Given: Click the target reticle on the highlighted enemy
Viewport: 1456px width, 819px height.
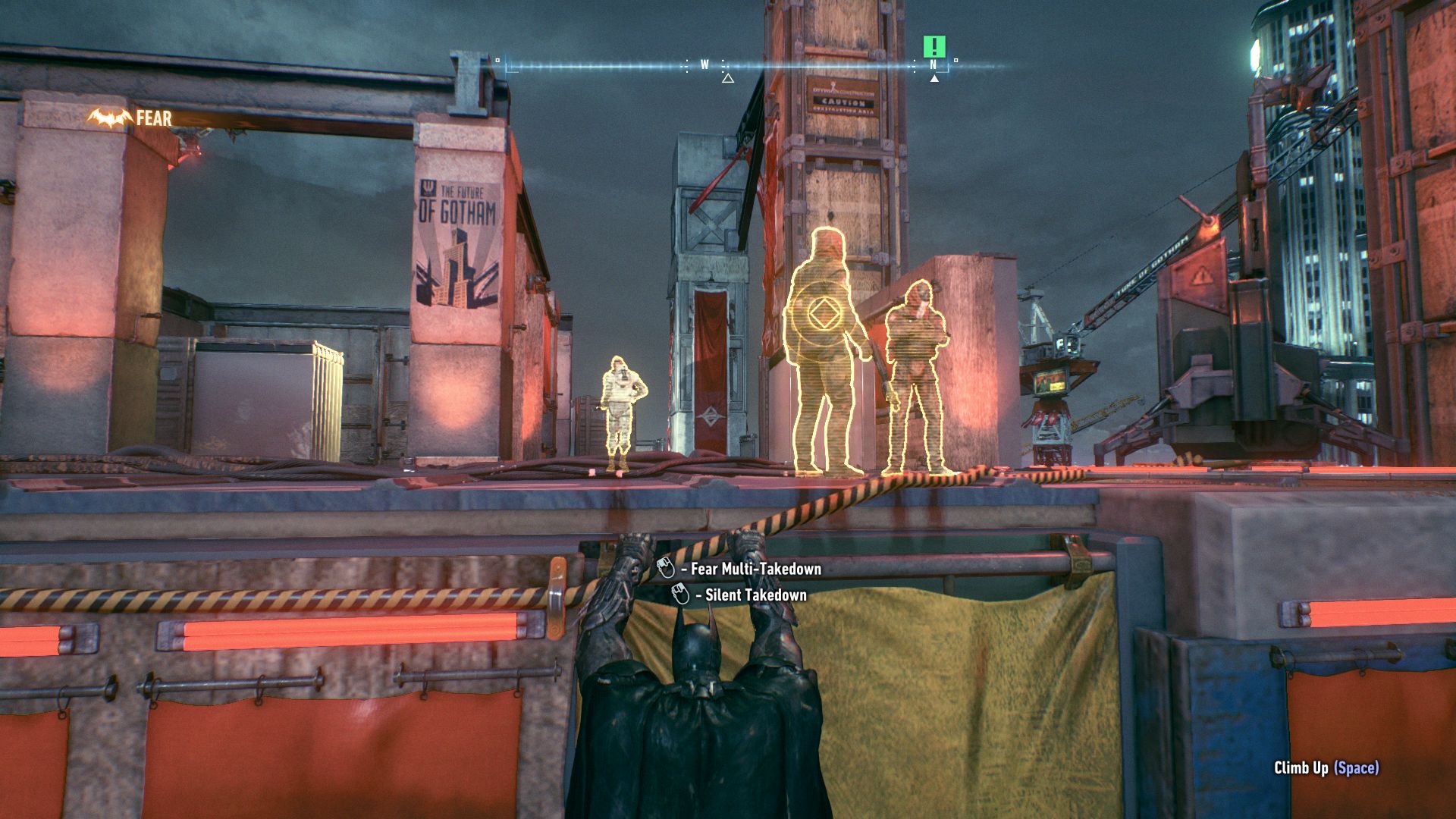Looking at the screenshot, I should click(817, 312).
